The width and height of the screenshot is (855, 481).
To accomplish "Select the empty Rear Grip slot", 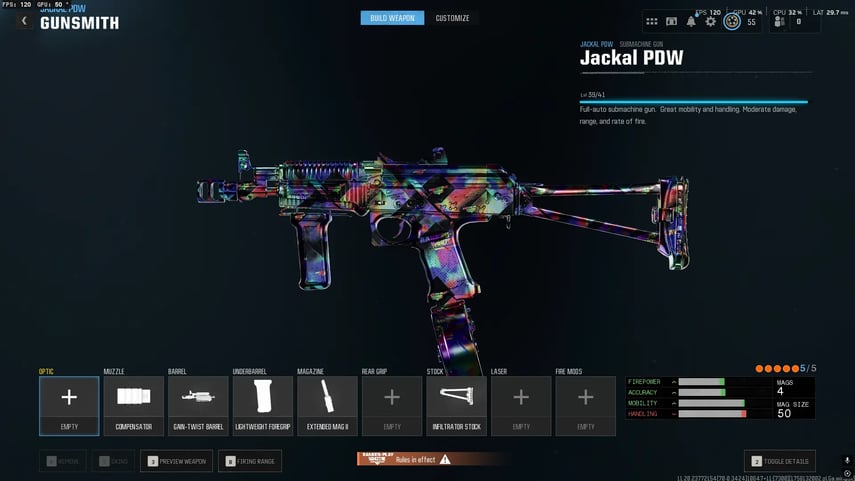I will click(392, 405).
